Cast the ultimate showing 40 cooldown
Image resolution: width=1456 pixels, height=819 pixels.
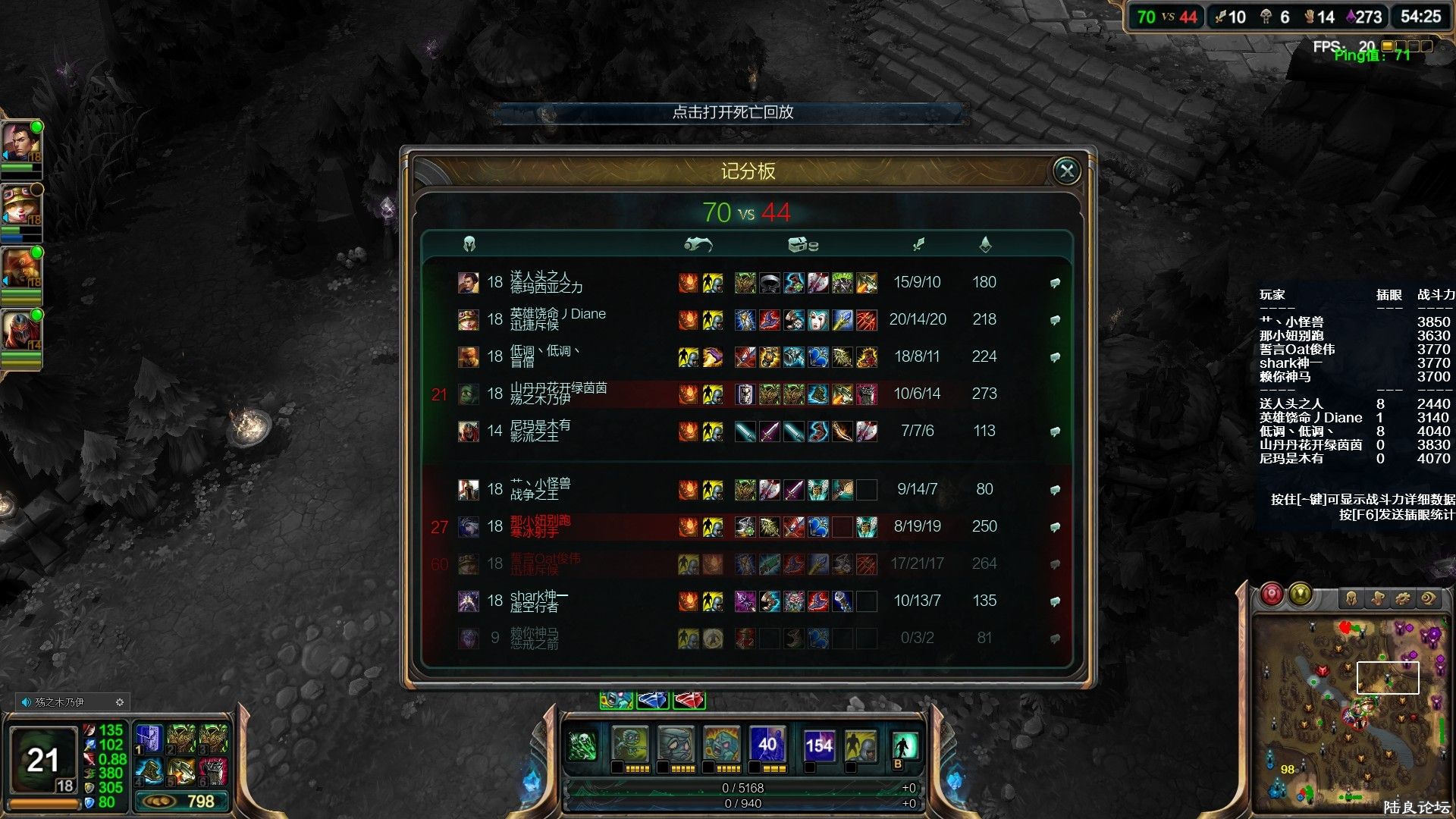[x=767, y=745]
